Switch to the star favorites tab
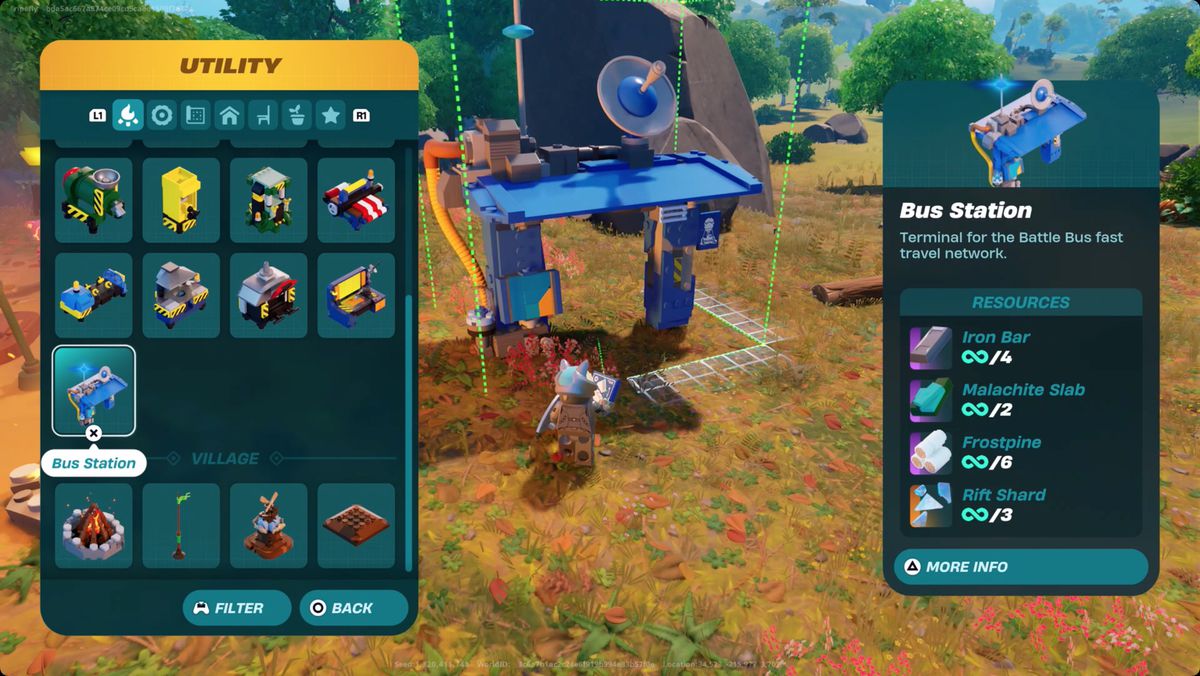Image resolution: width=1200 pixels, height=676 pixels. click(x=331, y=116)
